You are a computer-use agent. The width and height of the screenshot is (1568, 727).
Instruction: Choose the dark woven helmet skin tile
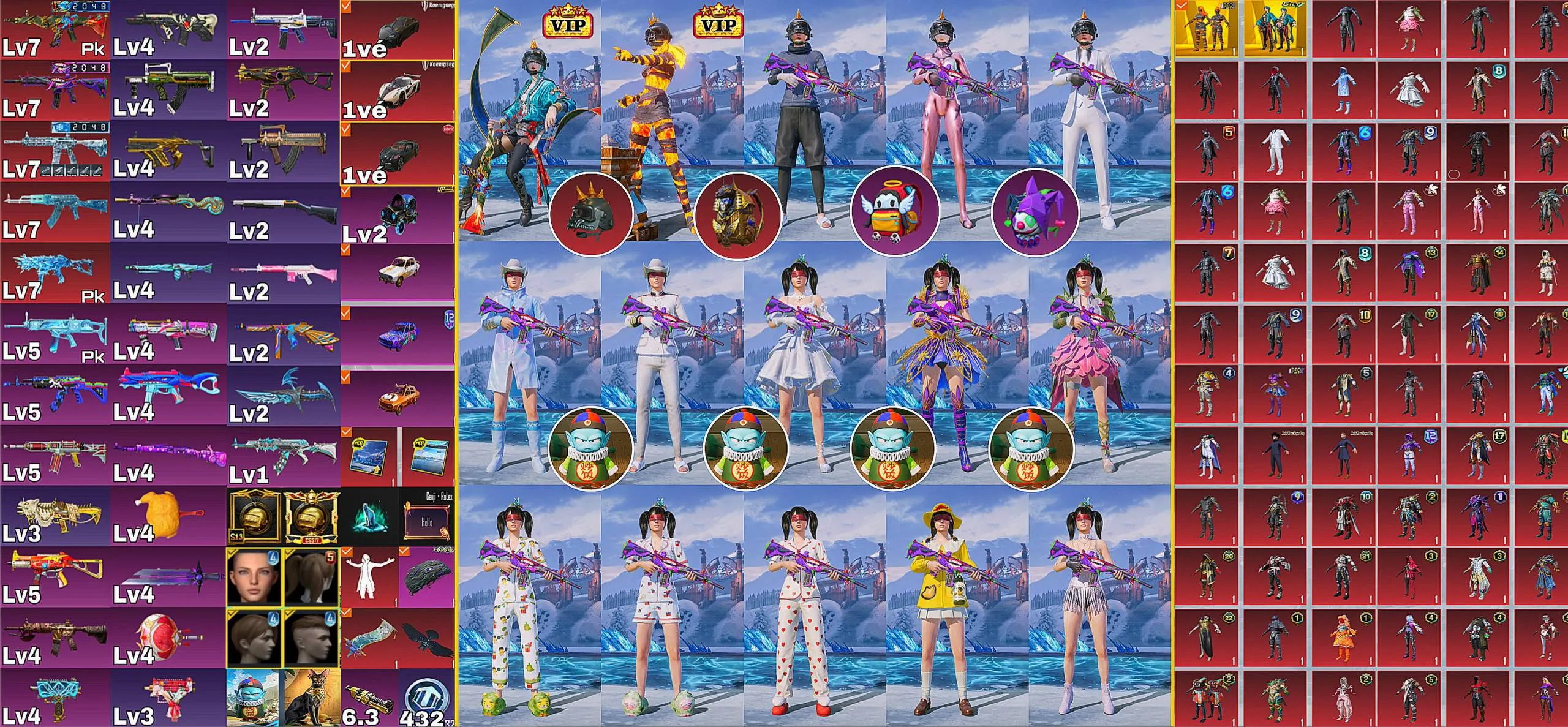426,576
